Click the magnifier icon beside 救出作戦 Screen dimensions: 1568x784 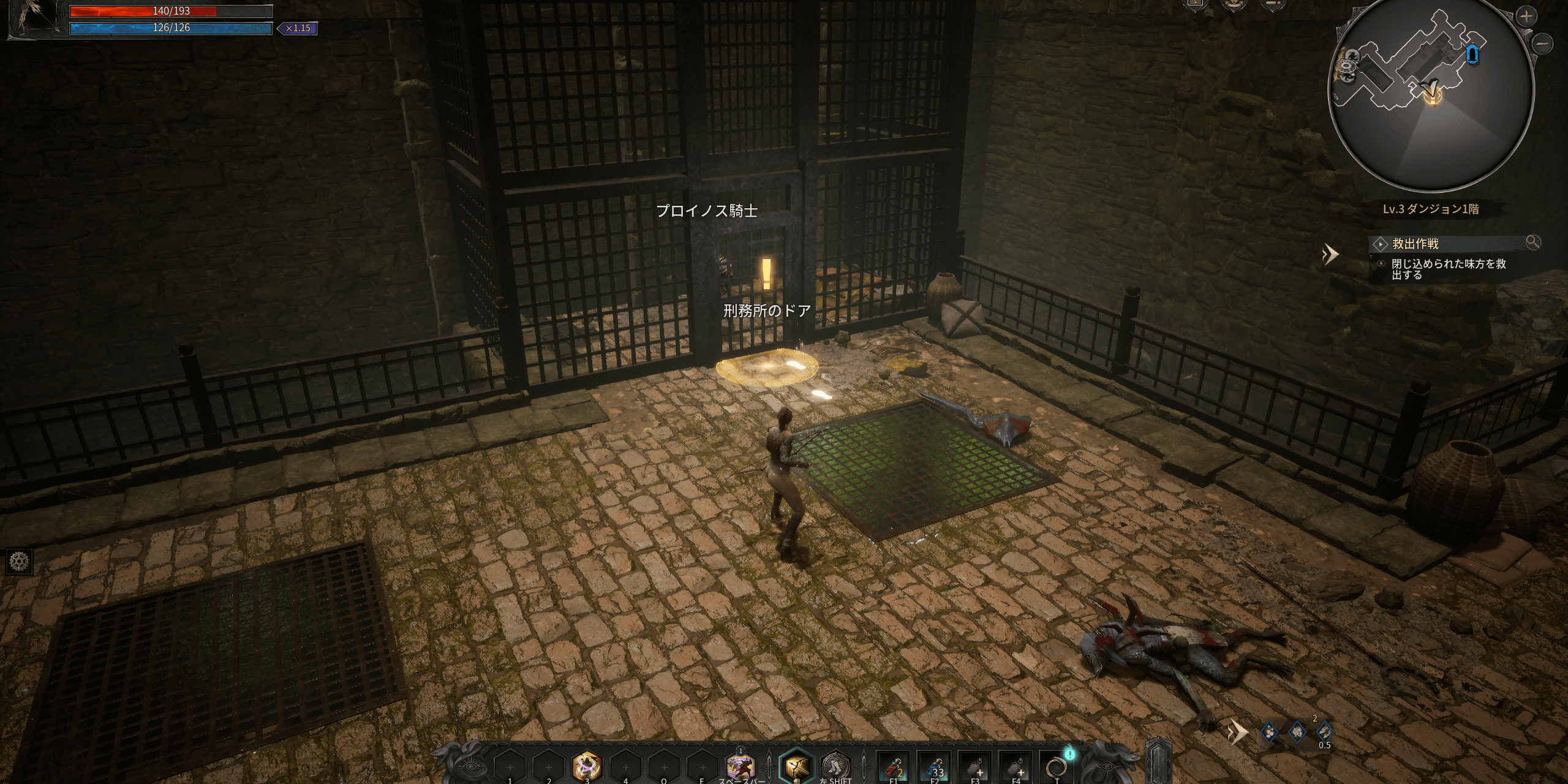pyautogui.click(x=1532, y=243)
